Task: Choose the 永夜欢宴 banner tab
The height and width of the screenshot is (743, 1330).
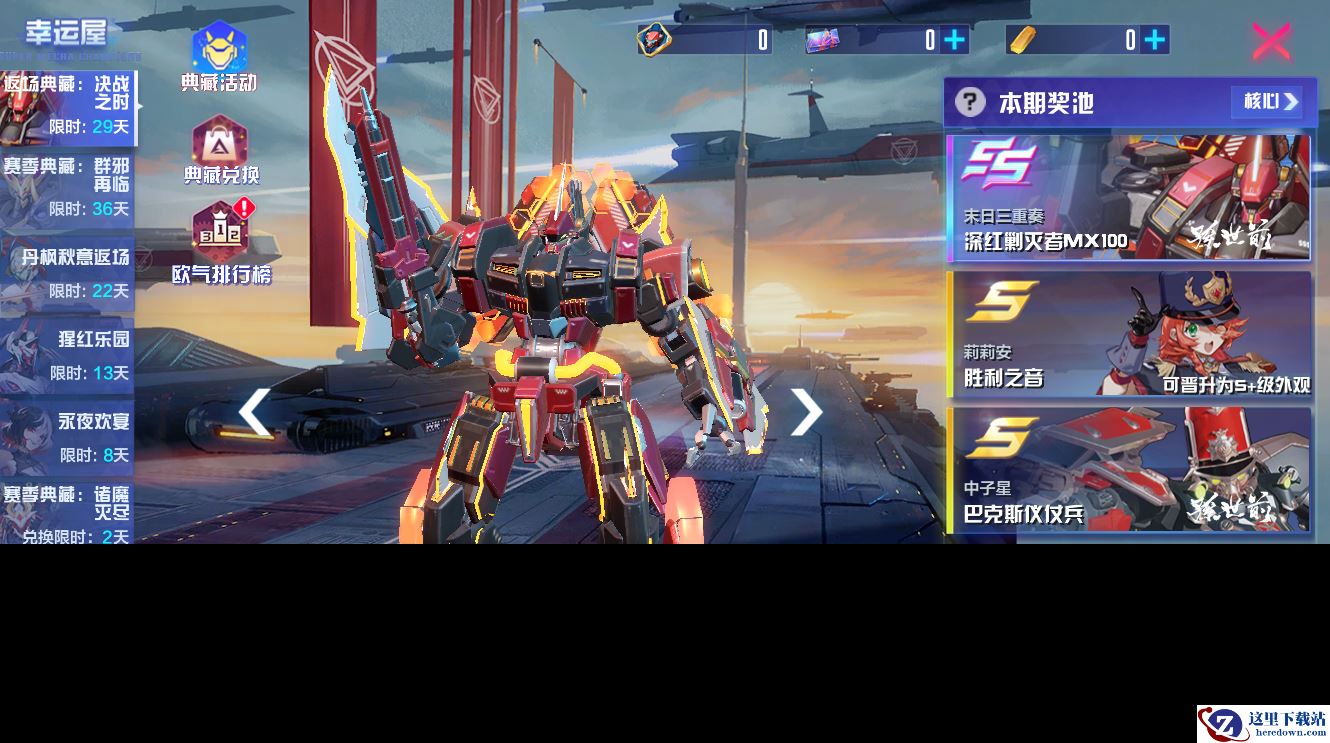Action: [x=67, y=437]
